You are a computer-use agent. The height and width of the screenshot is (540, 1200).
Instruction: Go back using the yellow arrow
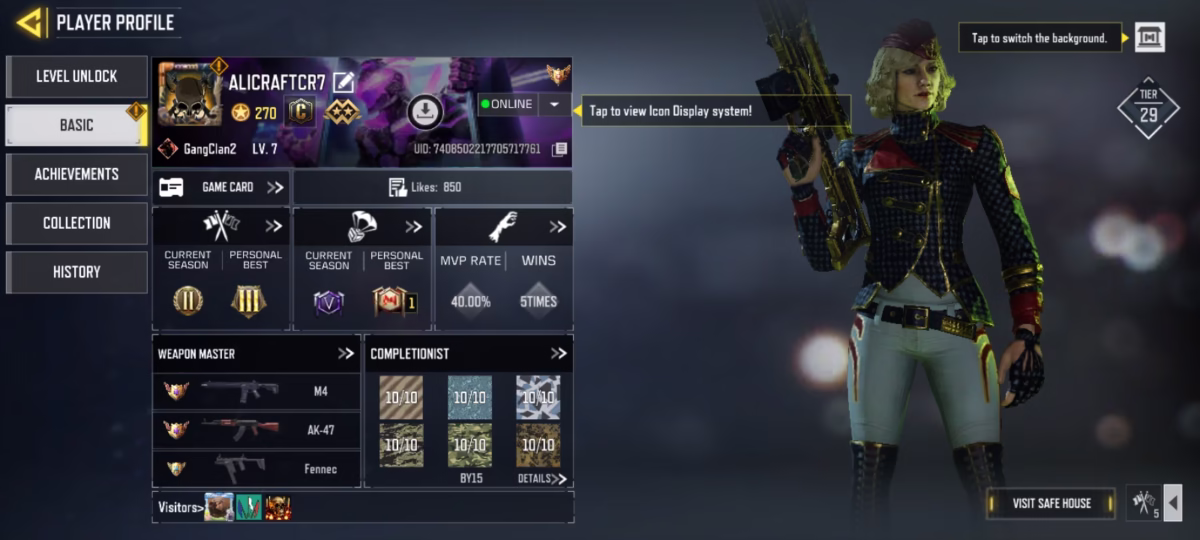pos(30,22)
